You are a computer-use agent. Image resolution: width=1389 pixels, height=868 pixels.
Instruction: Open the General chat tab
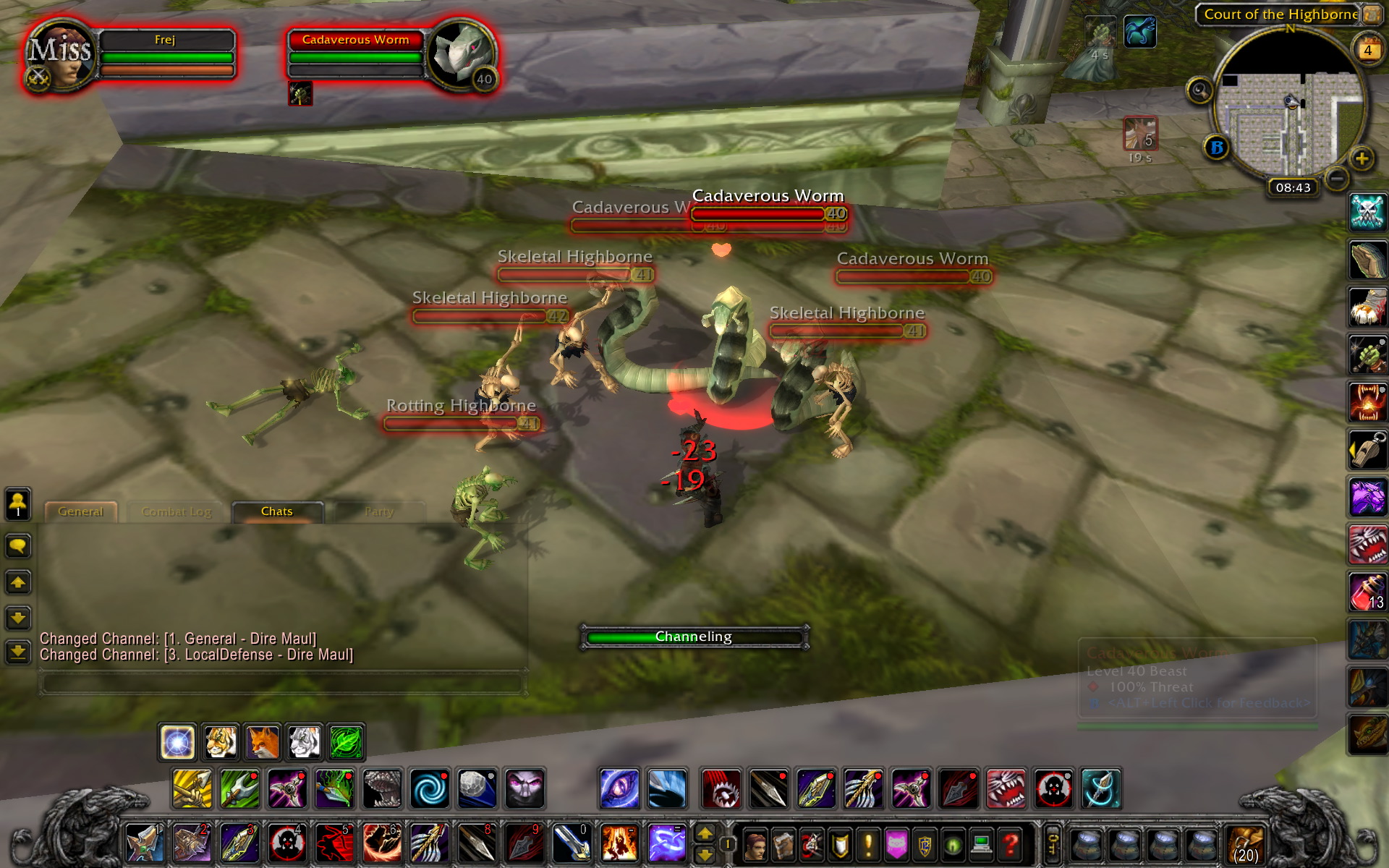click(x=80, y=511)
